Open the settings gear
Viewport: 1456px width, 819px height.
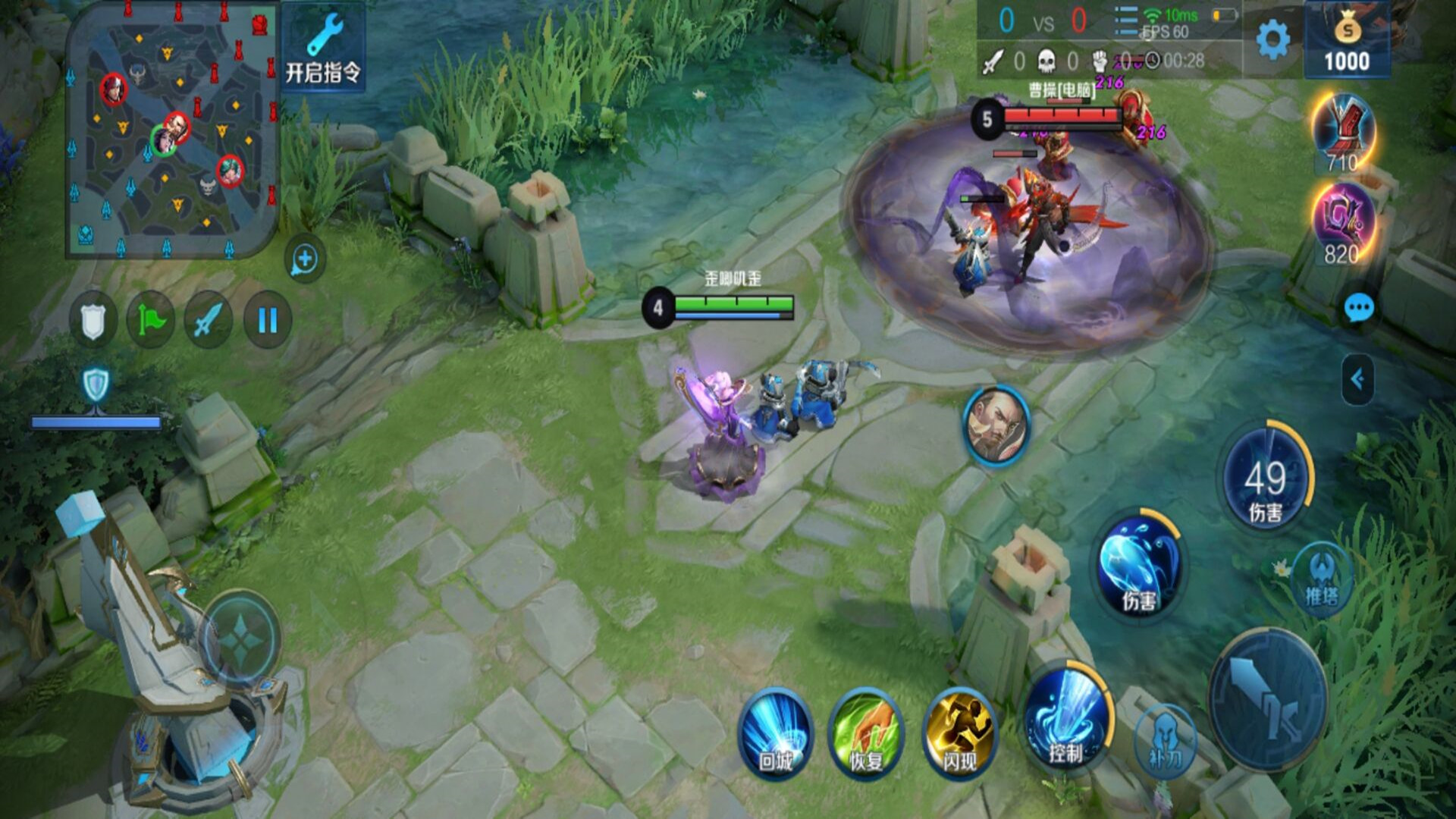[x=1272, y=39]
